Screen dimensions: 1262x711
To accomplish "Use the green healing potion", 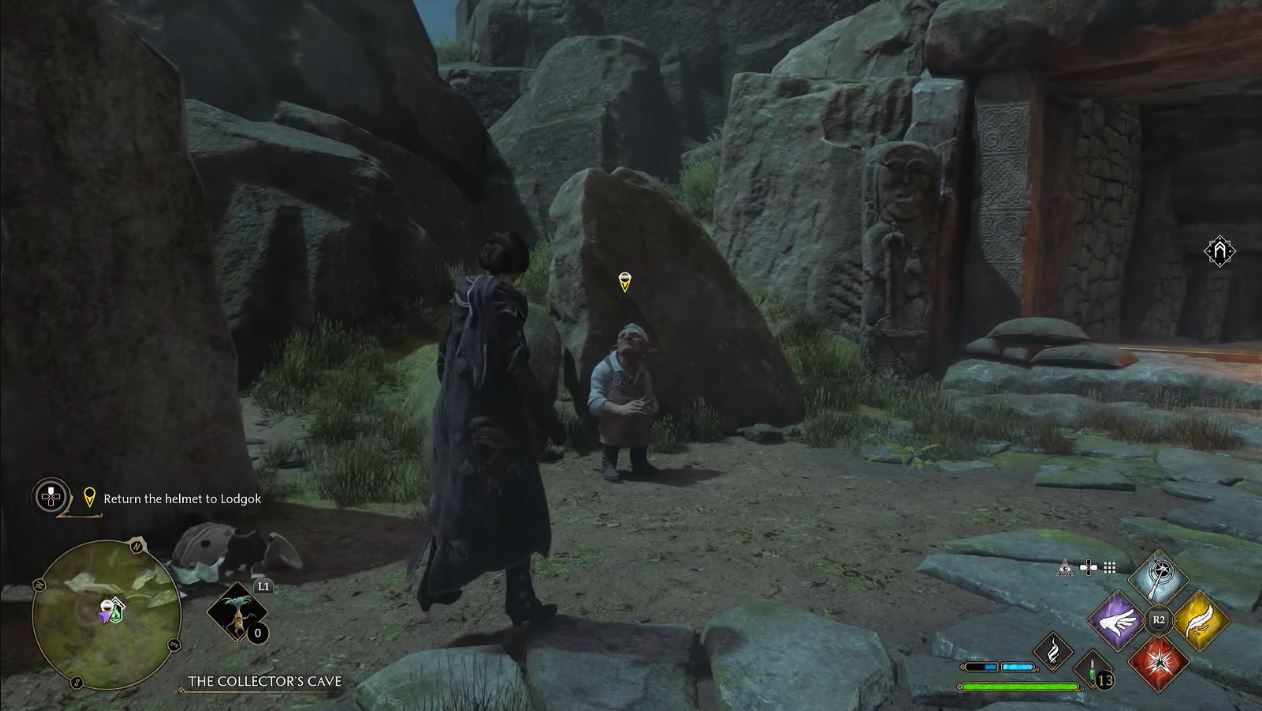I will coord(1093,669).
